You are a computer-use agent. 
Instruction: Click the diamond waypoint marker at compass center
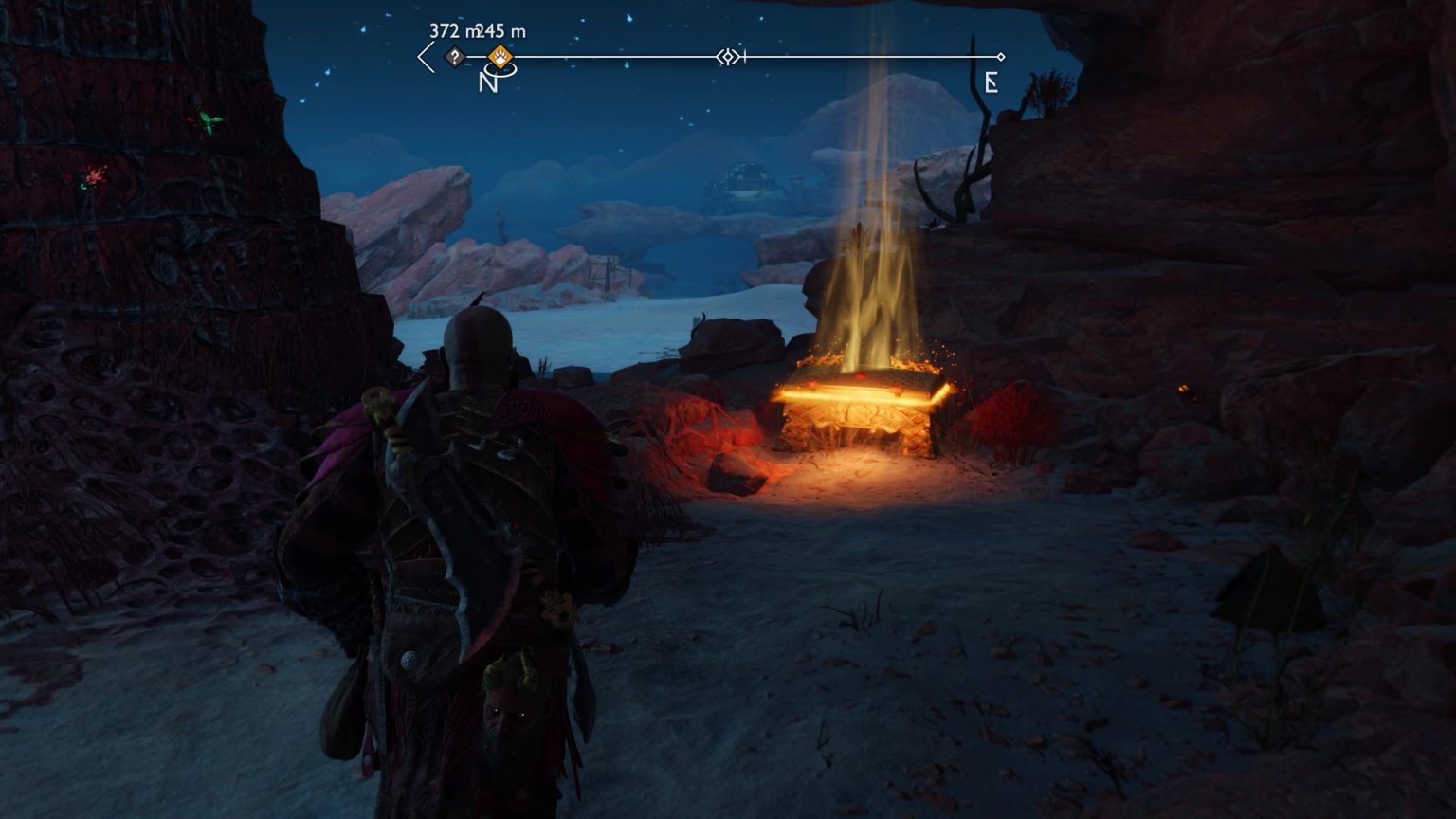click(x=727, y=58)
